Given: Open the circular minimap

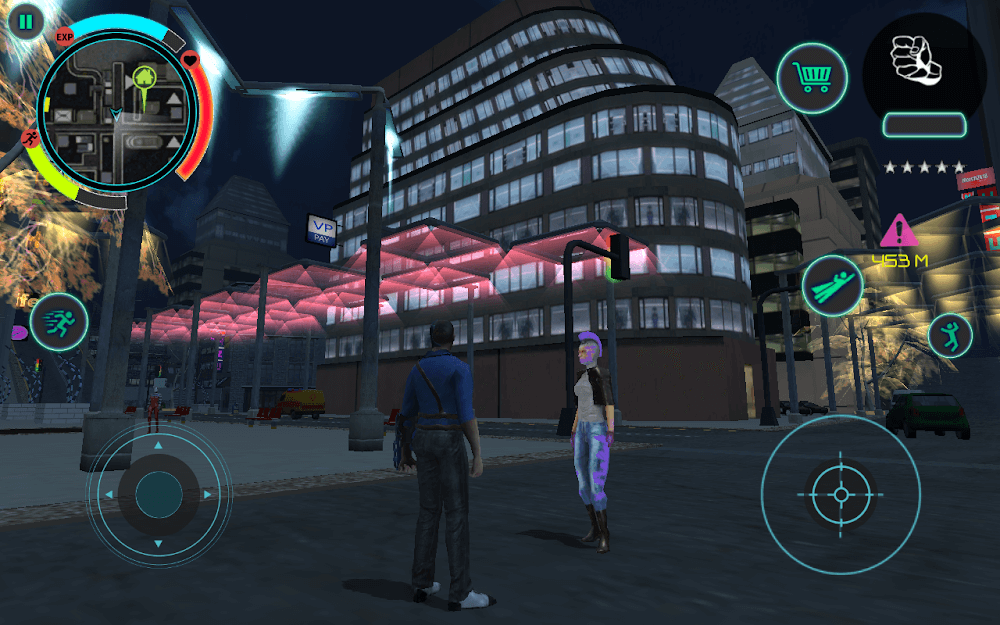Looking at the screenshot, I should click(118, 110).
